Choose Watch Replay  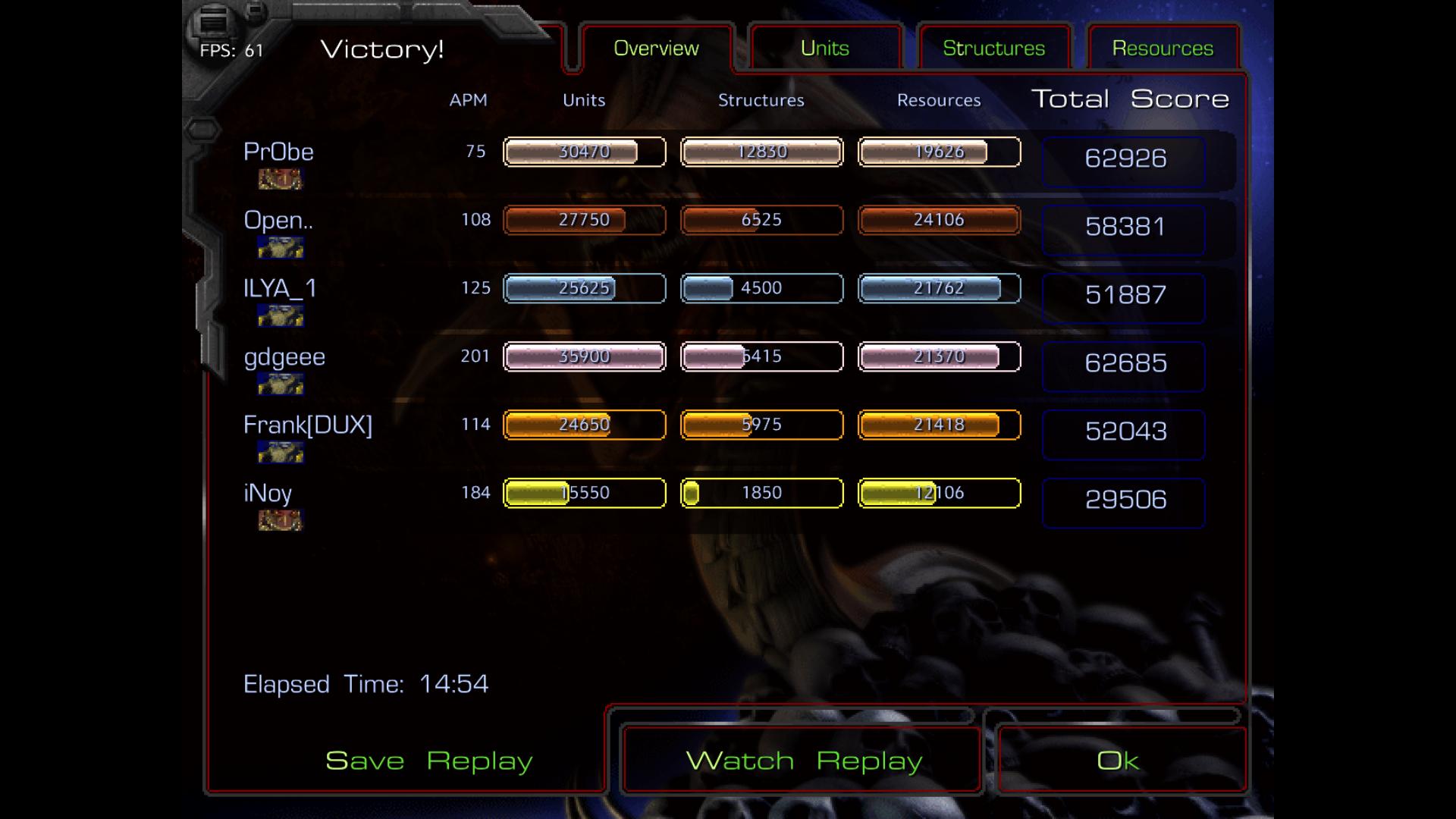[803, 761]
